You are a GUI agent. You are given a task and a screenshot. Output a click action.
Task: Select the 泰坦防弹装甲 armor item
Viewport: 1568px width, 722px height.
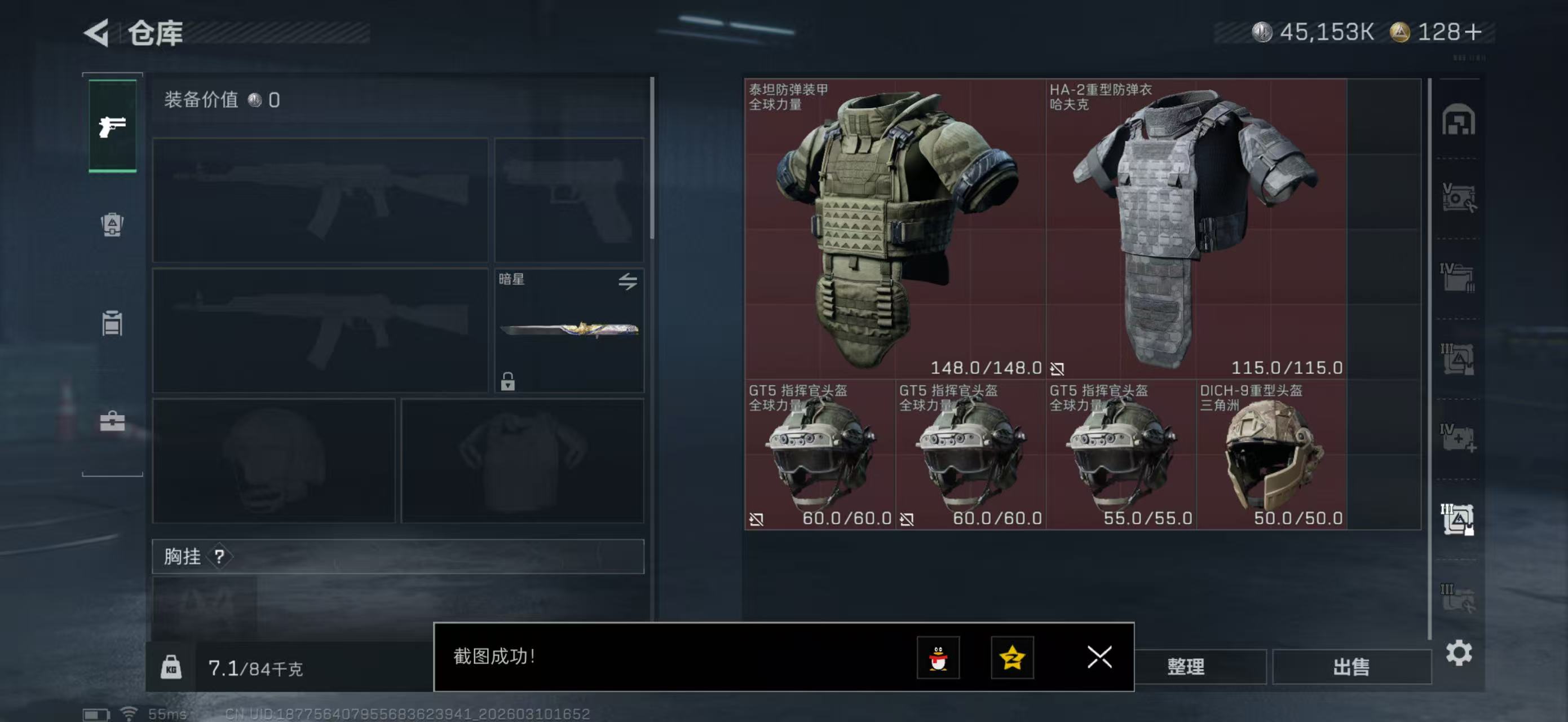click(x=895, y=229)
